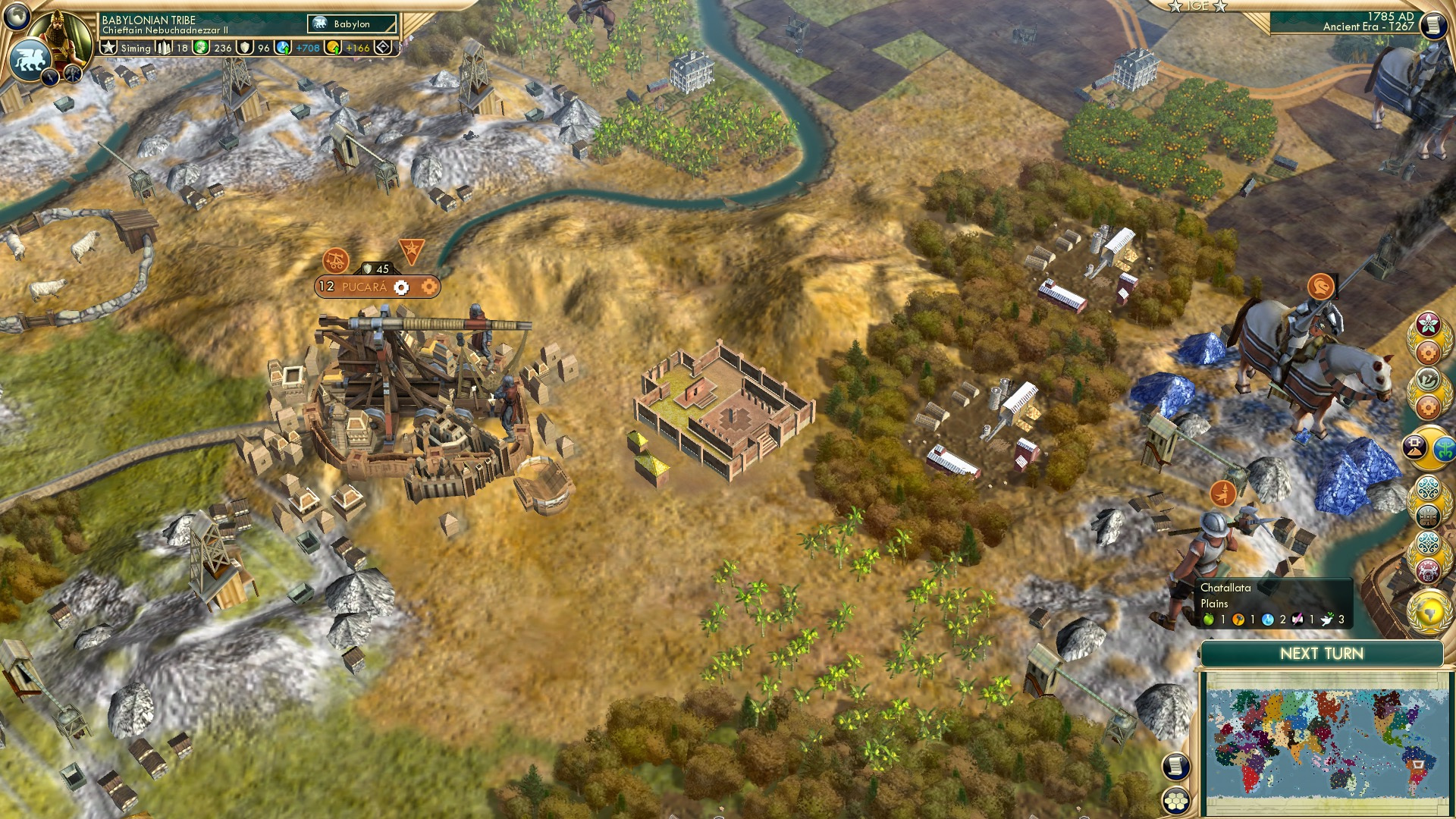Toggle the hexagon grid map option
This screenshot has width=1456, height=819.
pos(1176,800)
